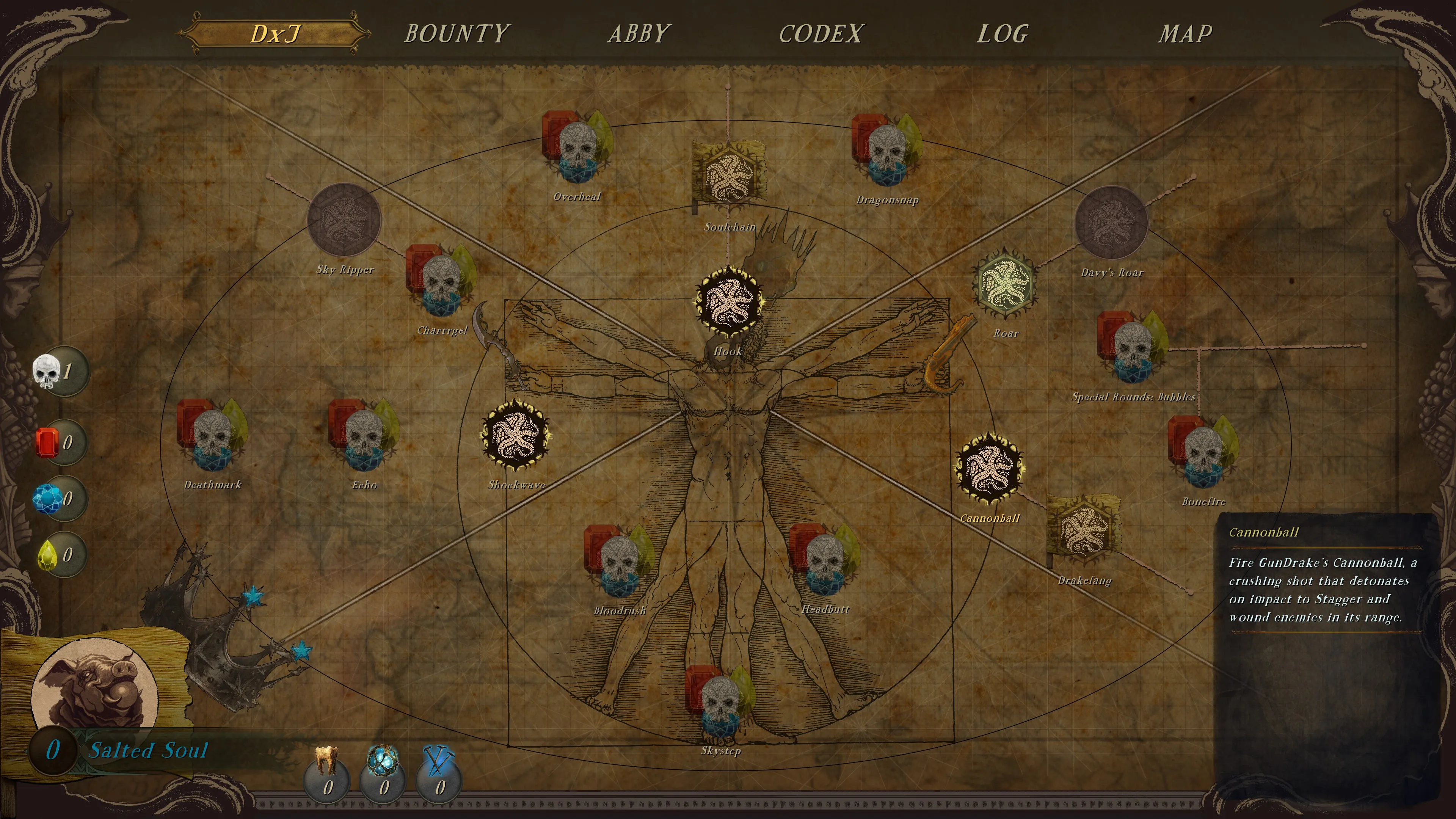The image size is (1456, 819).
Task: Show the CODEX tab
Action: coord(821,34)
